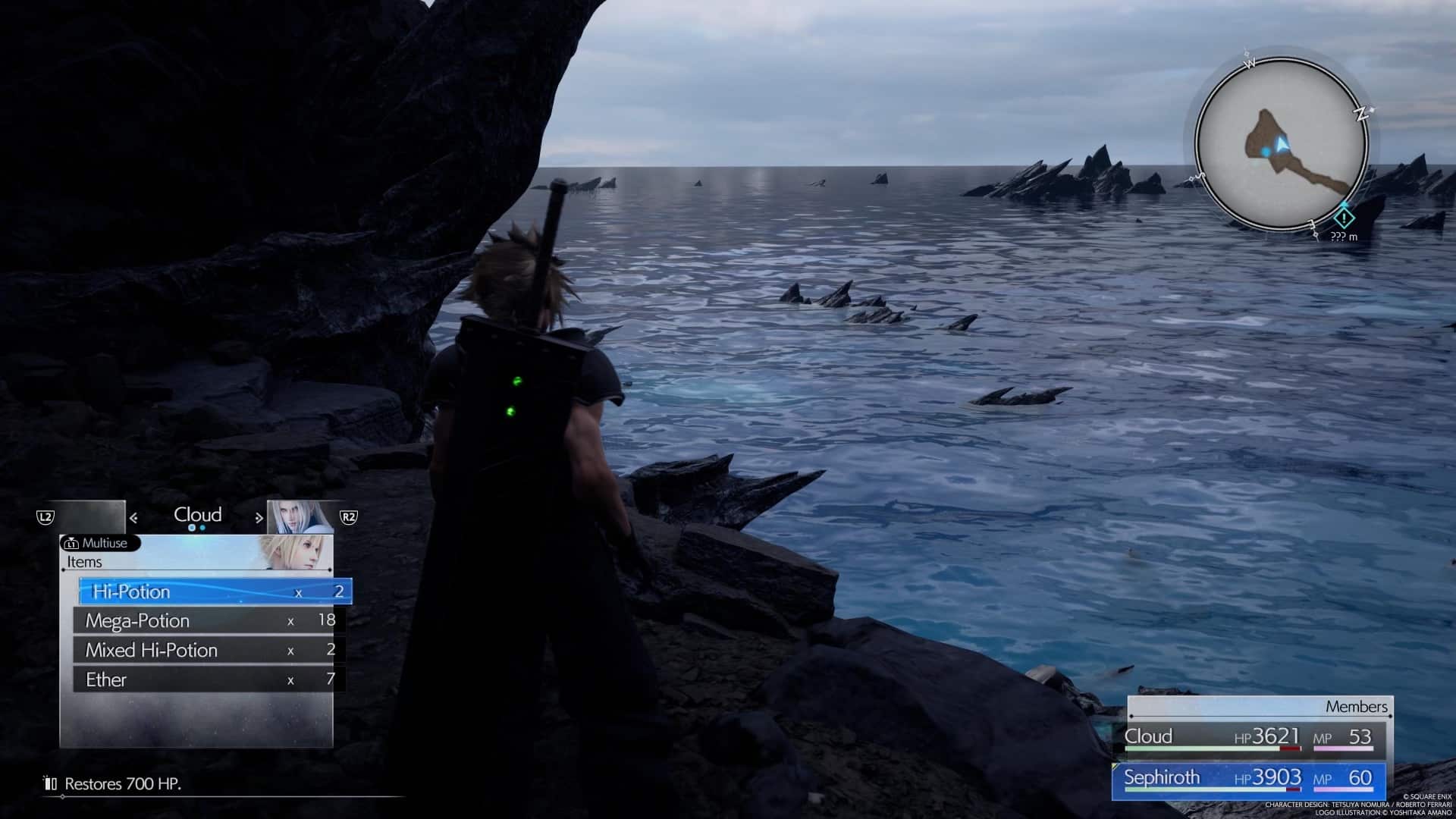Select Sephiroth's row in Members panel
1456x819 pixels.
click(1249, 779)
